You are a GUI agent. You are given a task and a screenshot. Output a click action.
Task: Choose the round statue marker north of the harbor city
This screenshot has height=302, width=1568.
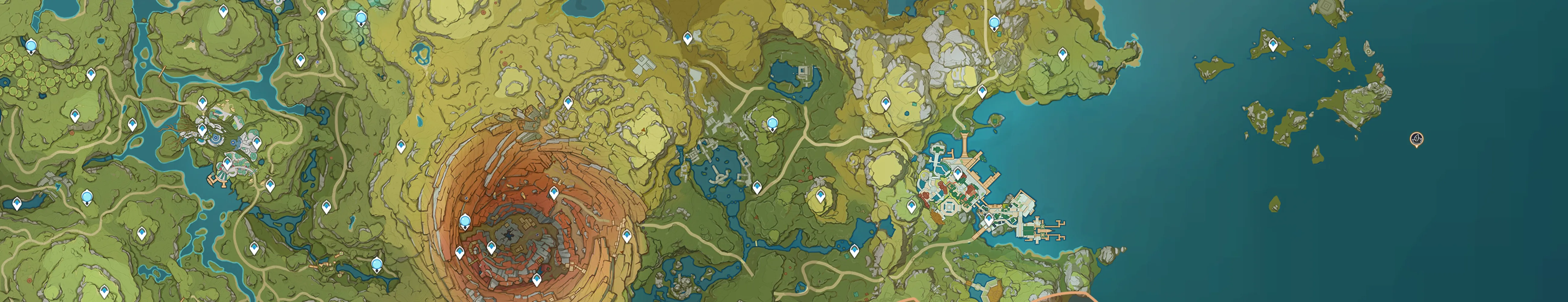[994, 23]
